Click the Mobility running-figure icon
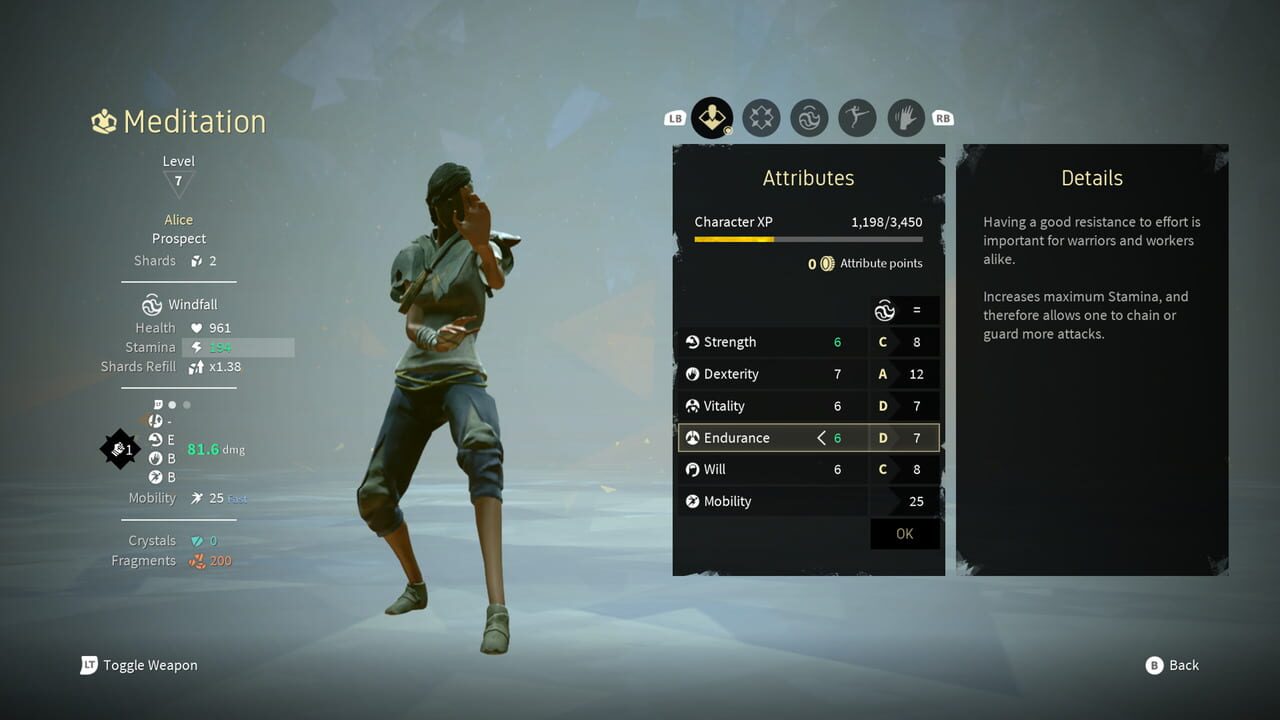This screenshot has width=1280, height=720. click(692, 501)
